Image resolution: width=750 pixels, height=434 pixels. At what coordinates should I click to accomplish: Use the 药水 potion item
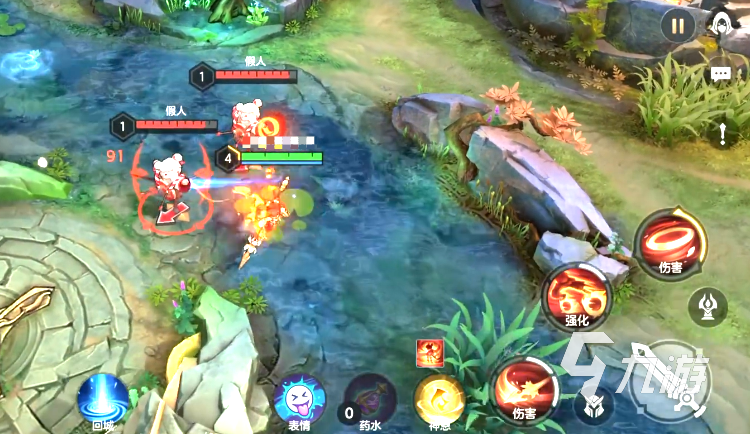pyautogui.click(x=368, y=400)
